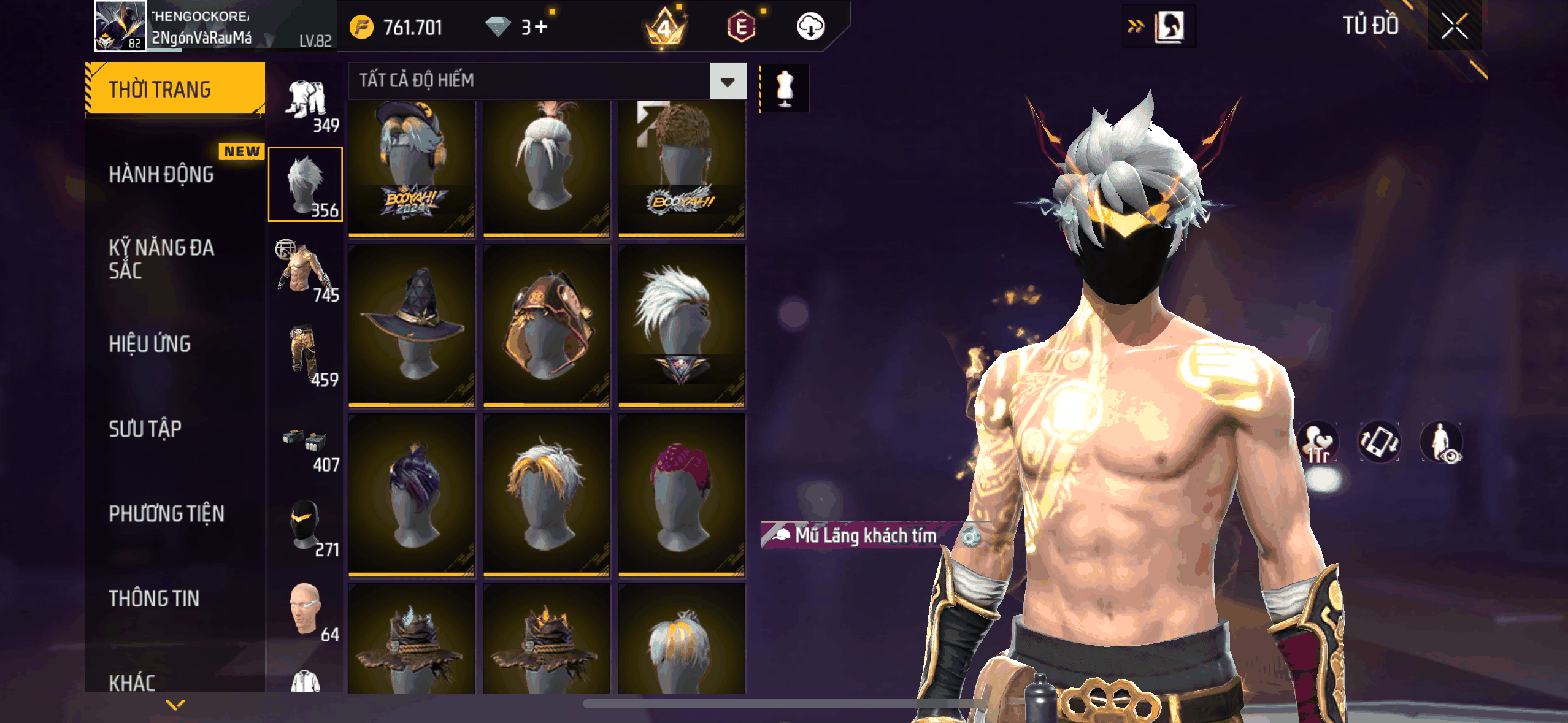
Task: Select the outfit sets category with 349 items
Action: click(306, 103)
